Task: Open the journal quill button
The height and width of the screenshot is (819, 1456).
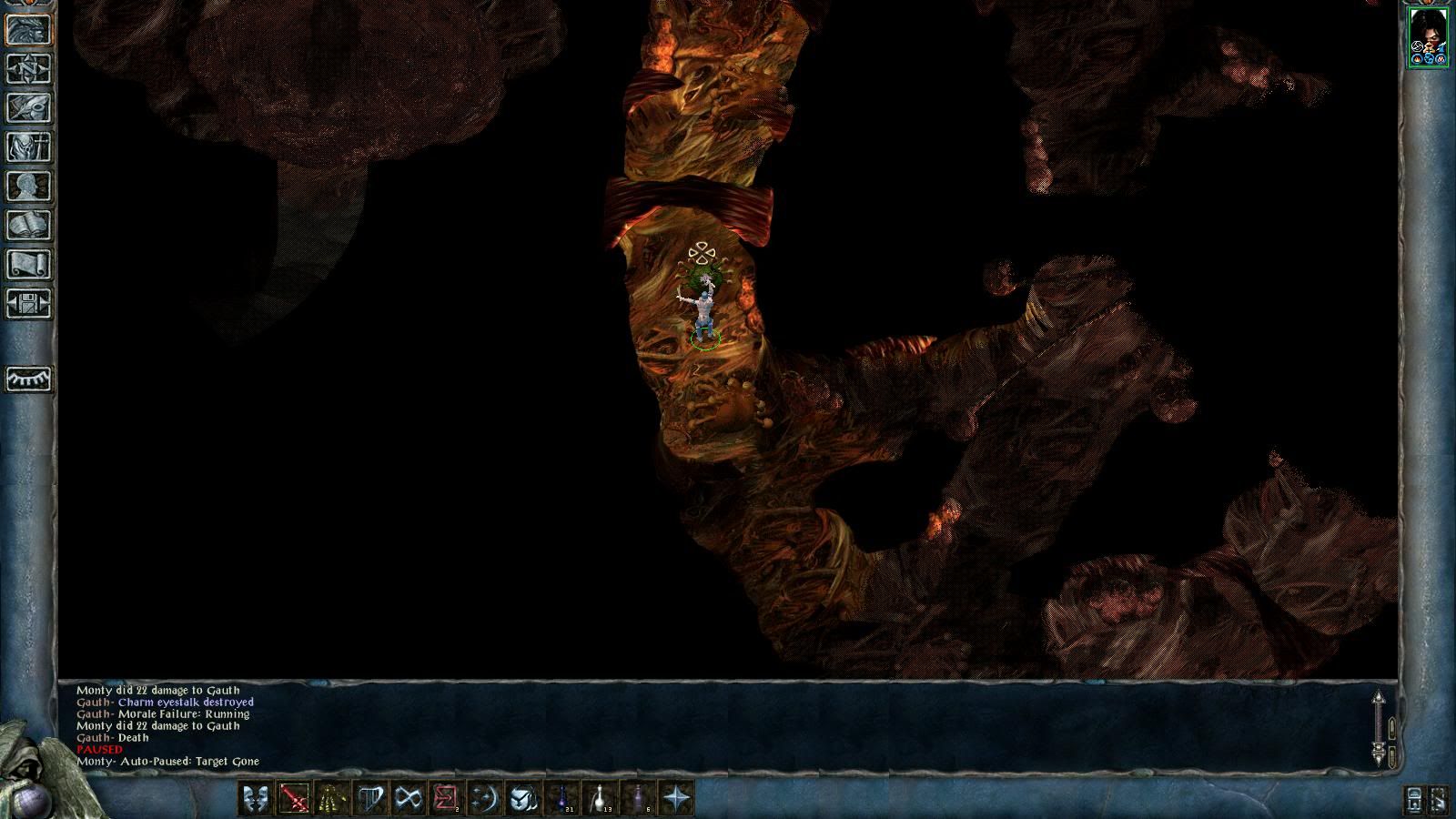Action: pos(29,108)
